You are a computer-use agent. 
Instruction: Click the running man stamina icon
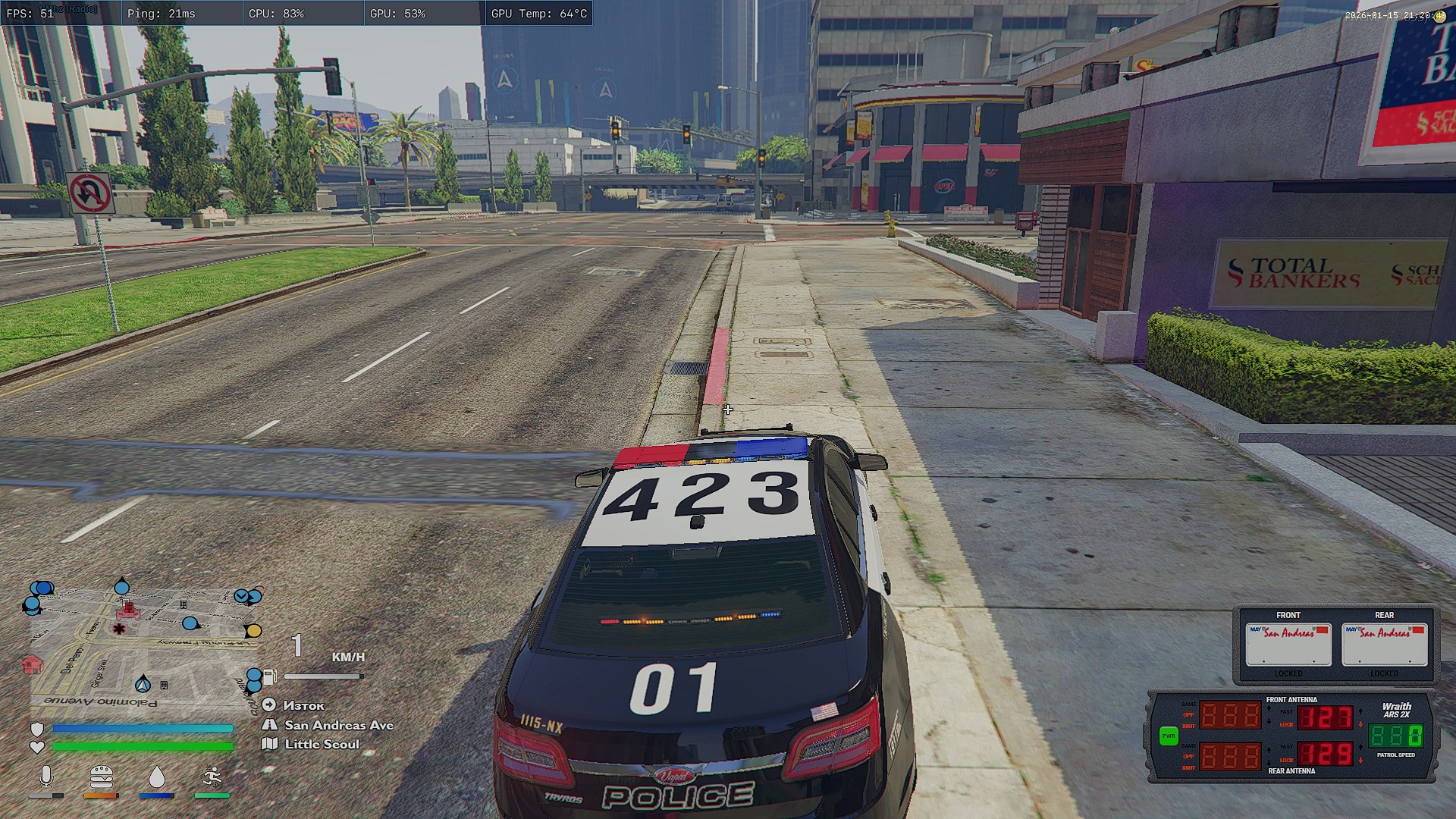[x=212, y=777]
